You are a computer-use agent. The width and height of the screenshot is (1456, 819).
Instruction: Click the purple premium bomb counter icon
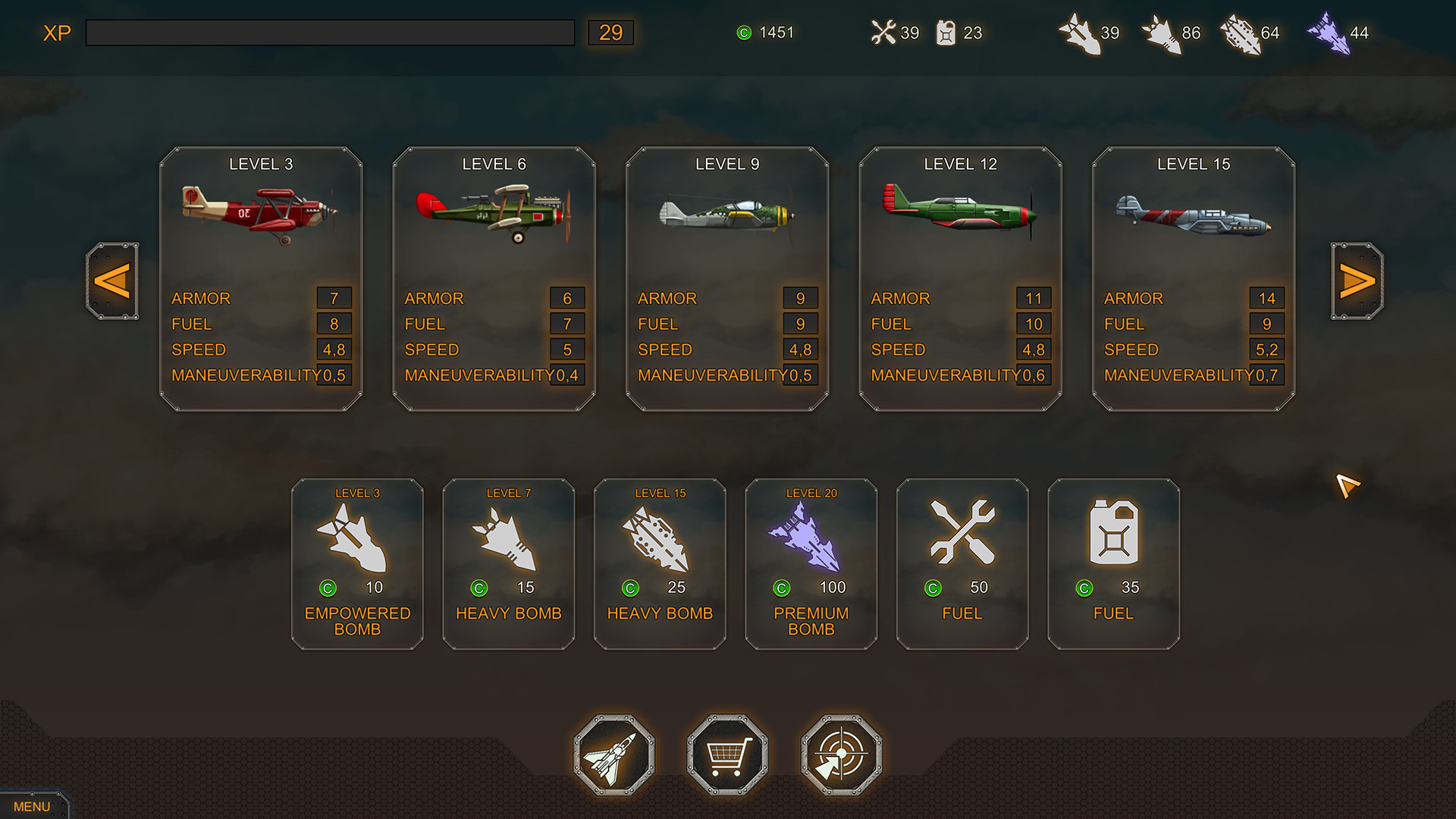[x=1332, y=33]
